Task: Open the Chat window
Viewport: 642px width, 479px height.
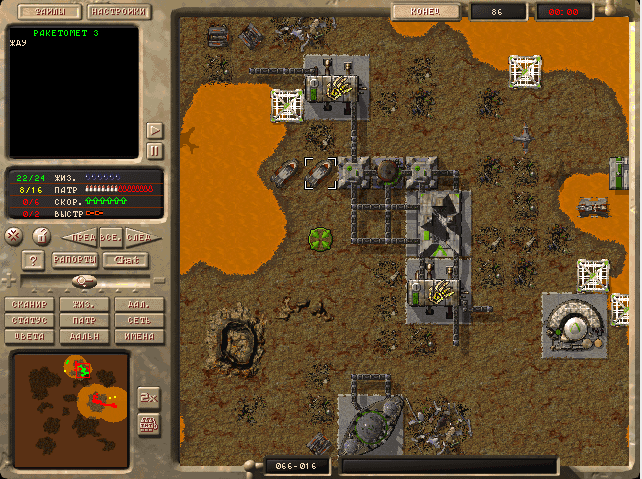Action: pos(124,260)
